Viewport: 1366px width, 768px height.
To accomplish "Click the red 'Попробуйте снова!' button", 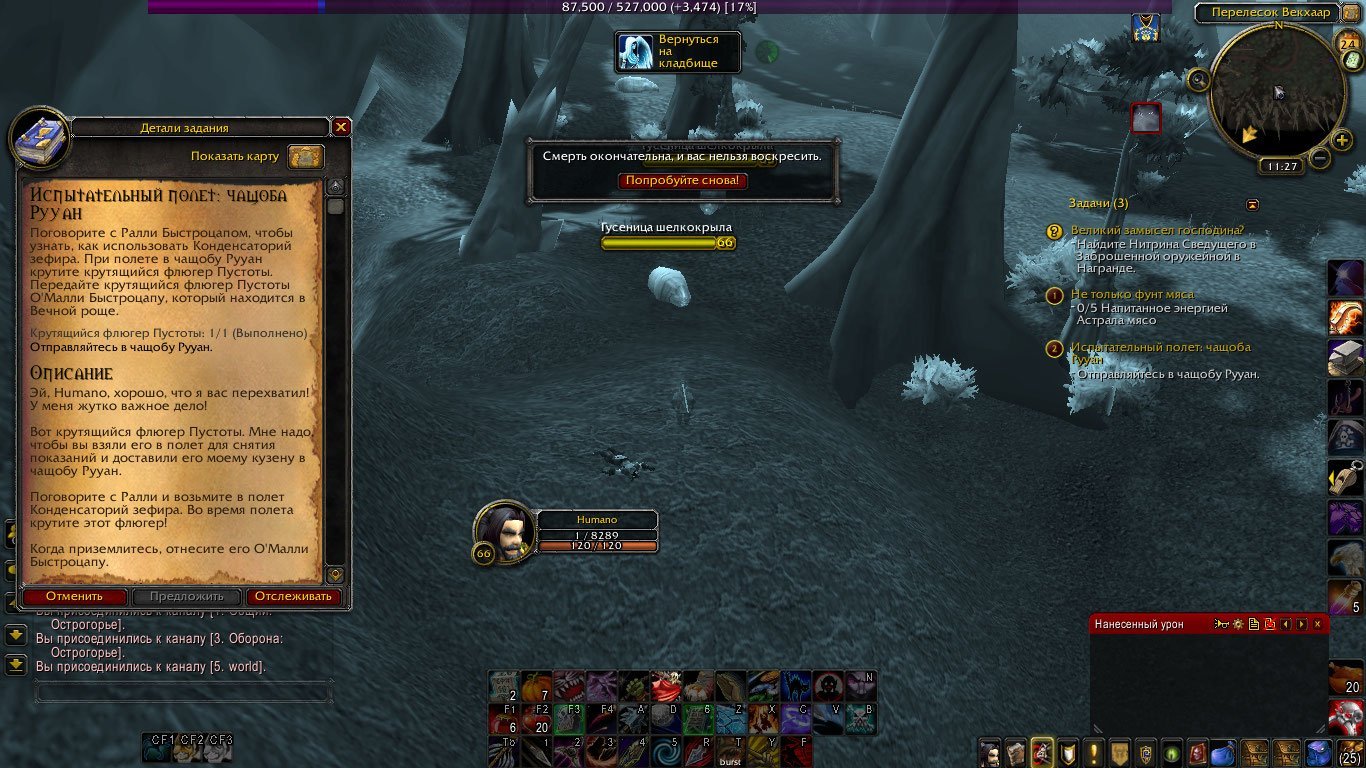I will [x=683, y=181].
